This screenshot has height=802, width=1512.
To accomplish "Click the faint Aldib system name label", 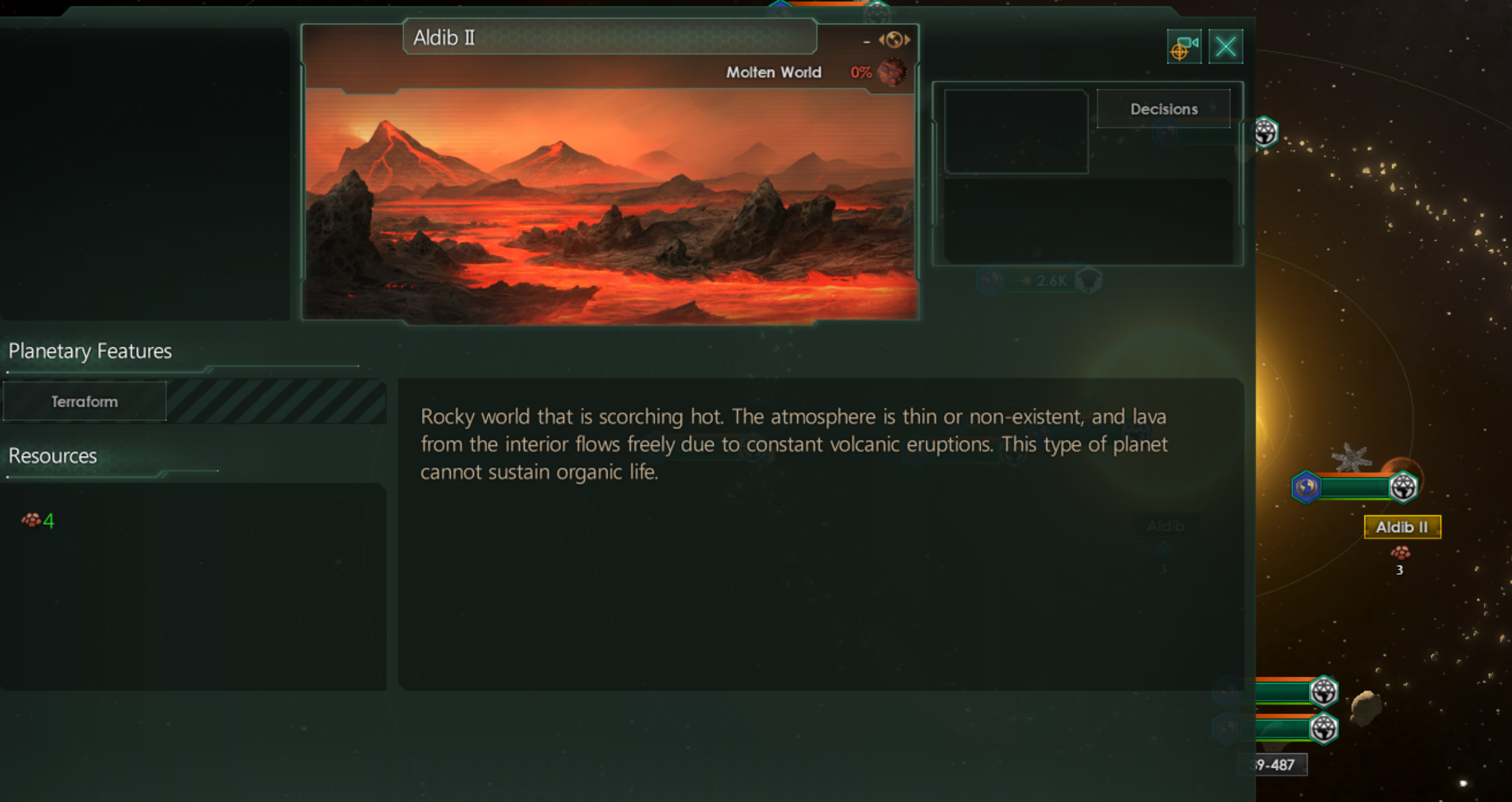I will (1166, 524).
